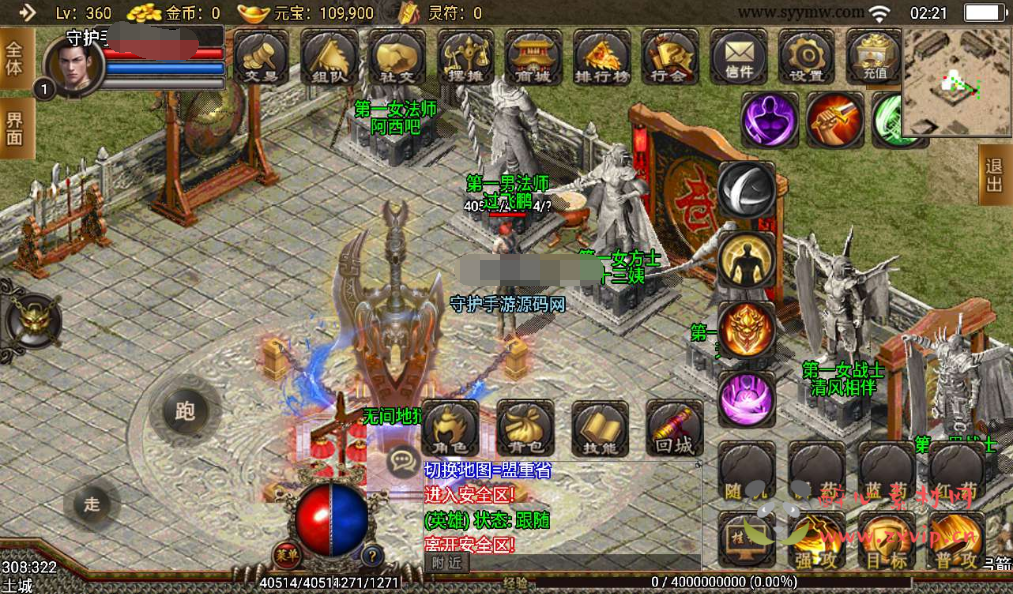Screen dimensions: 1013x594
Task: Select the 界面 tab
Action: click(15, 128)
